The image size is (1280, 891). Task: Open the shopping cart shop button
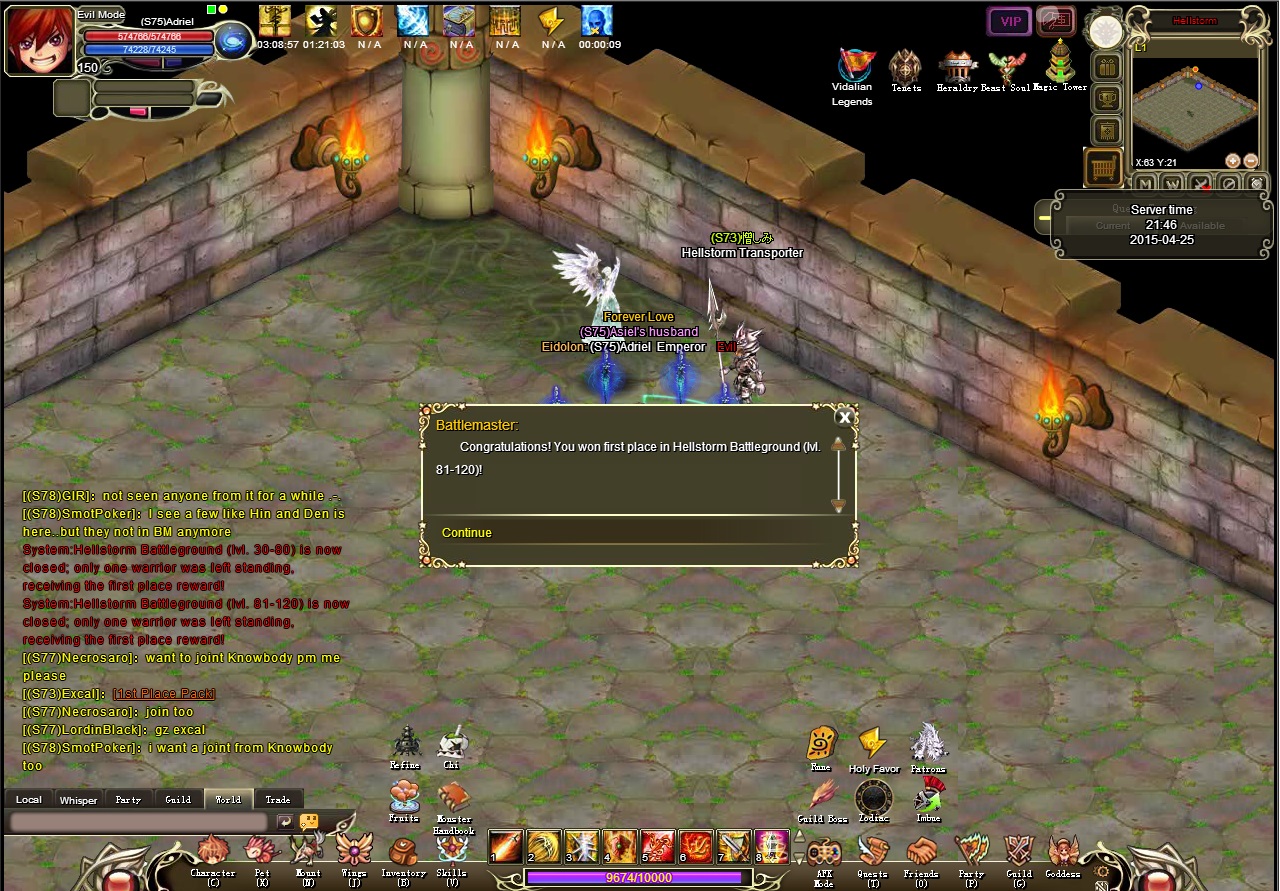(x=1103, y=168)
